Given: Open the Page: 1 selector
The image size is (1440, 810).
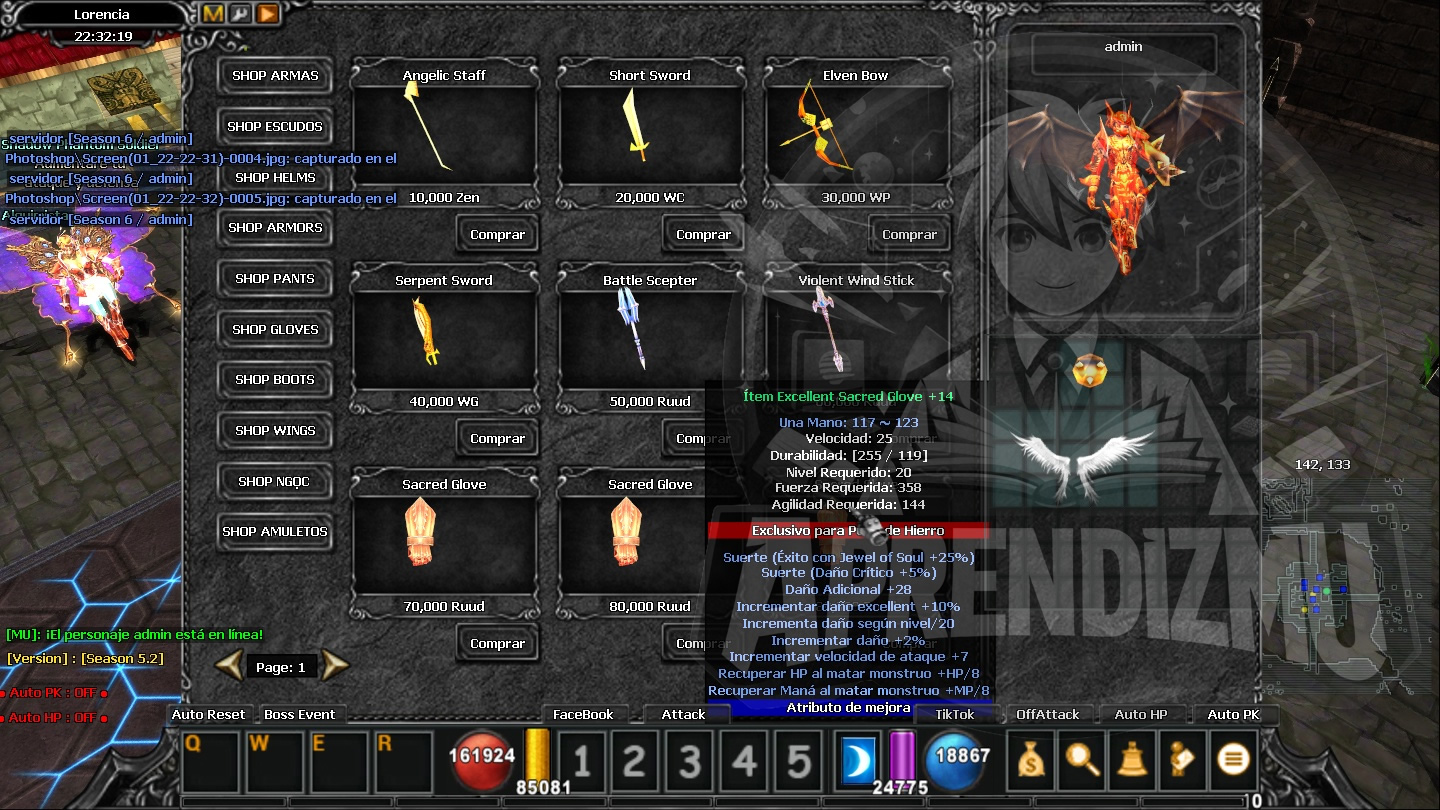Looking at the screenshot, I should click(282, 666).
